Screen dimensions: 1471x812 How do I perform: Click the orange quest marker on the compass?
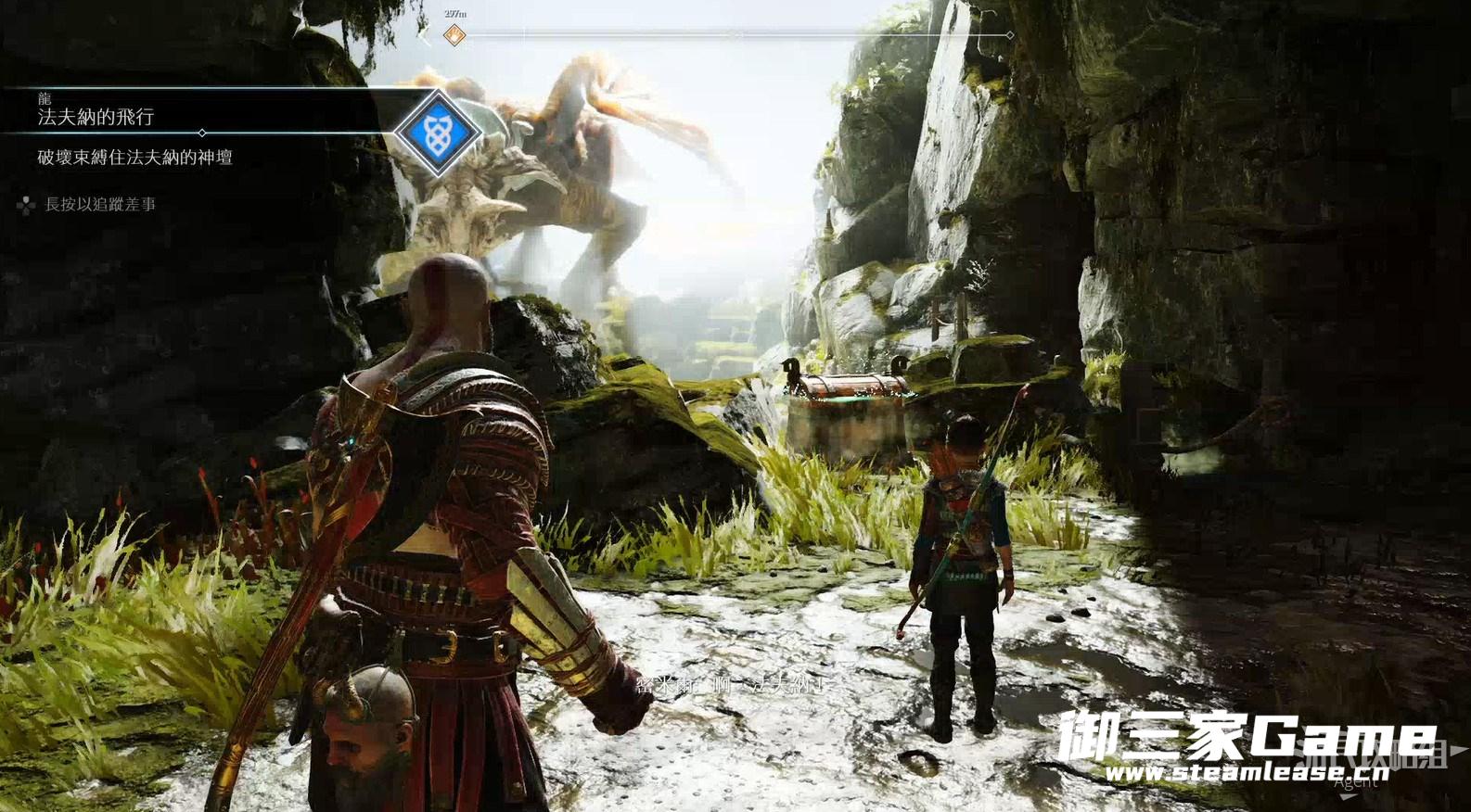(454, 36)
